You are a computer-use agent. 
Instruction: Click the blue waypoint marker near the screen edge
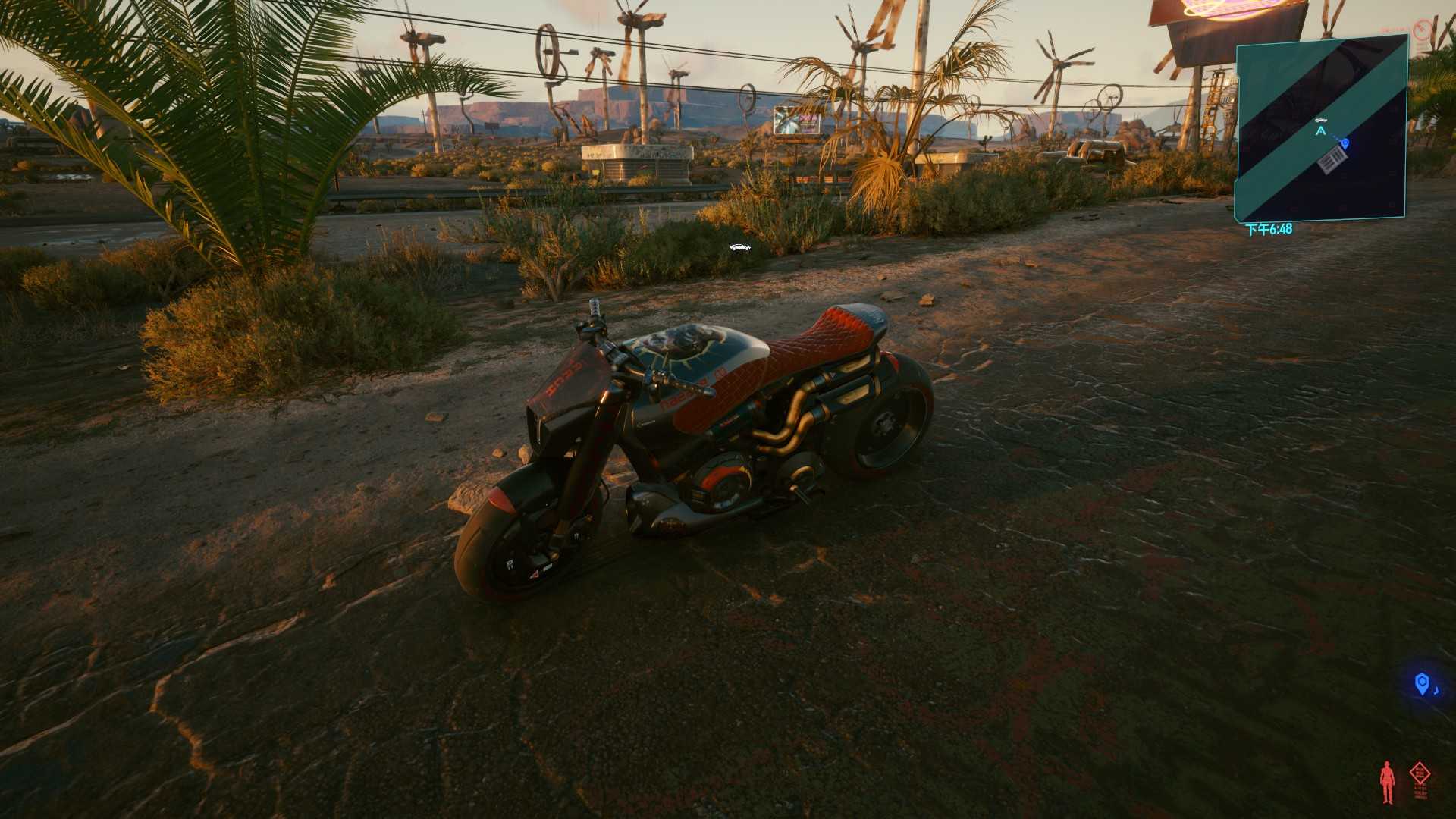click(1423, 684)
